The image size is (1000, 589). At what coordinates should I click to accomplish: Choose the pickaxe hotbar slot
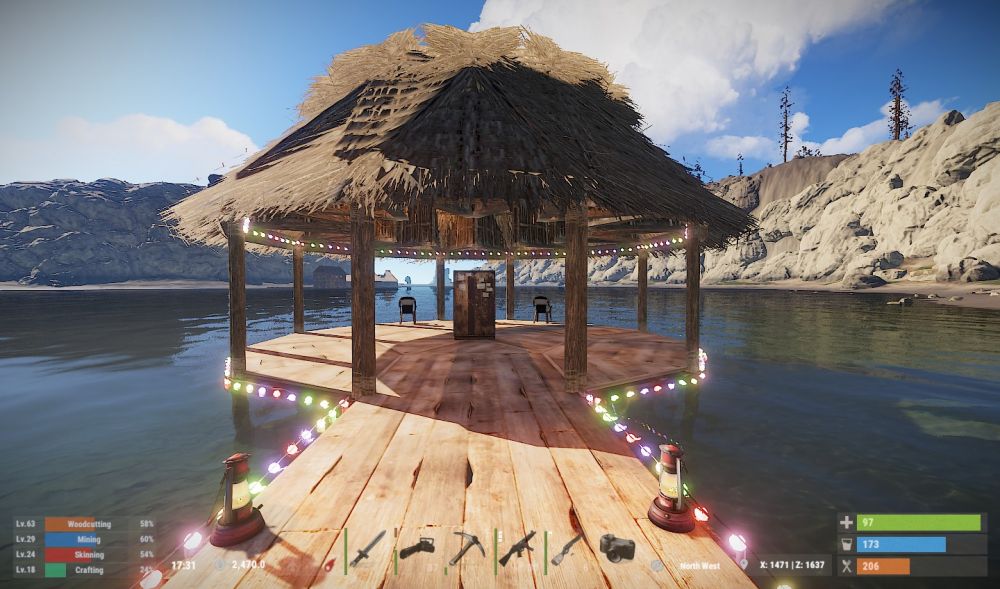coord(466,548)
